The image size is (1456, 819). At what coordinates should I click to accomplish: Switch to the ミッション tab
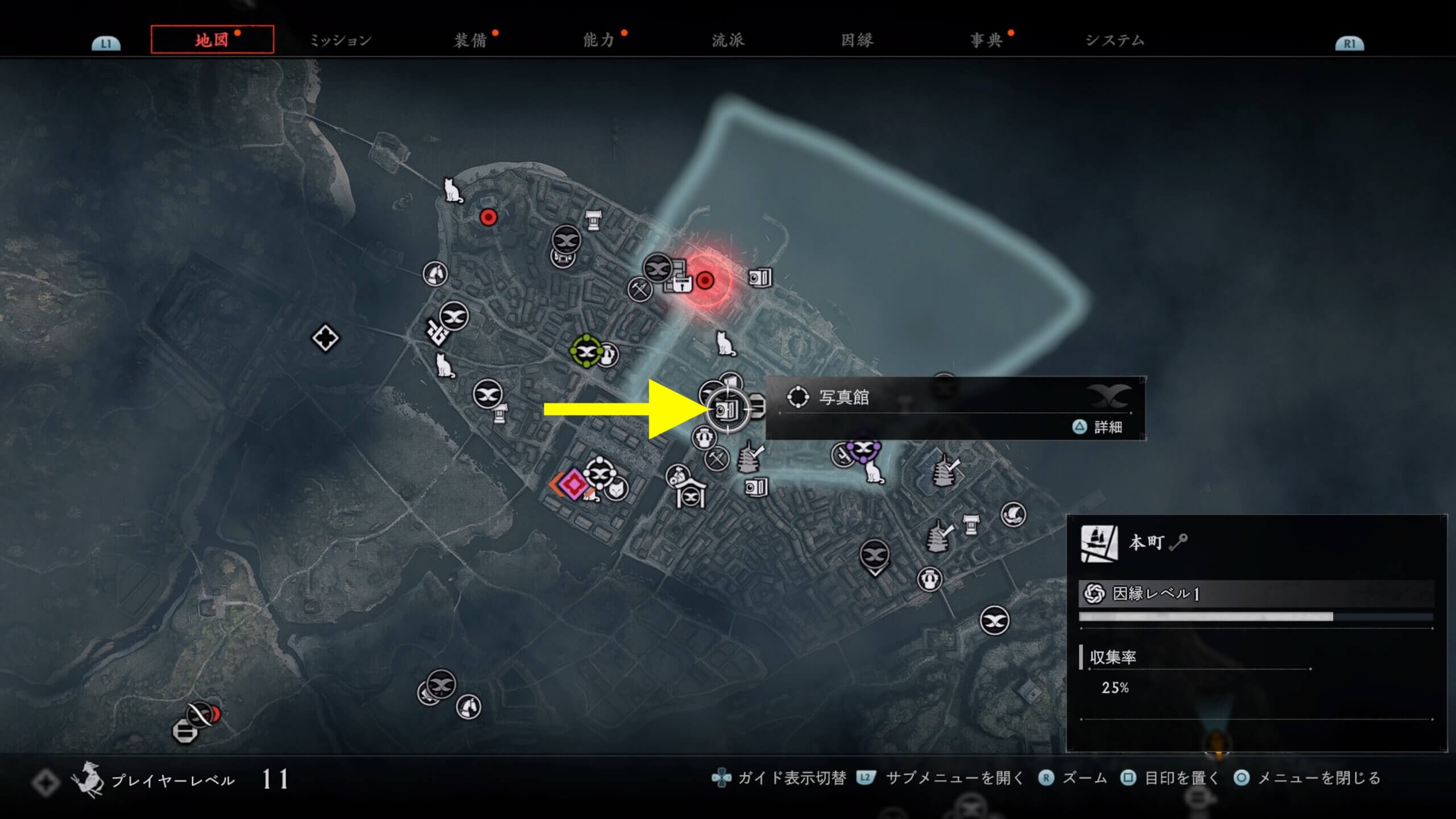340,40
